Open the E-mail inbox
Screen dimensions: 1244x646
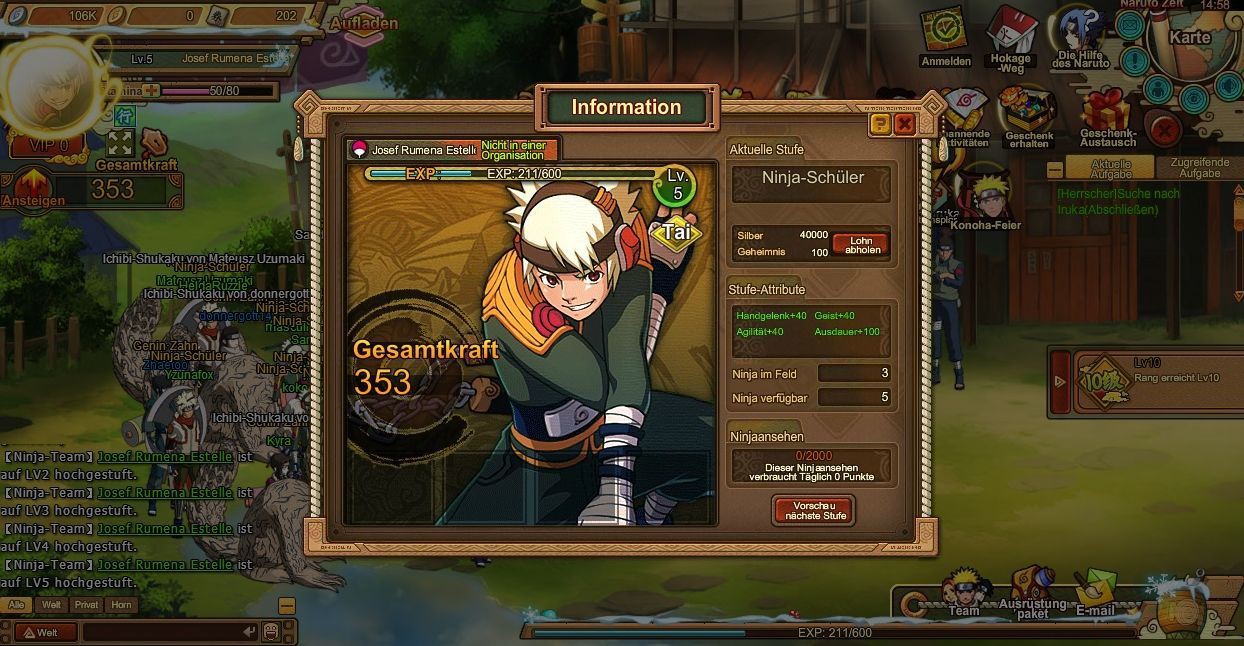point(1095,592)
